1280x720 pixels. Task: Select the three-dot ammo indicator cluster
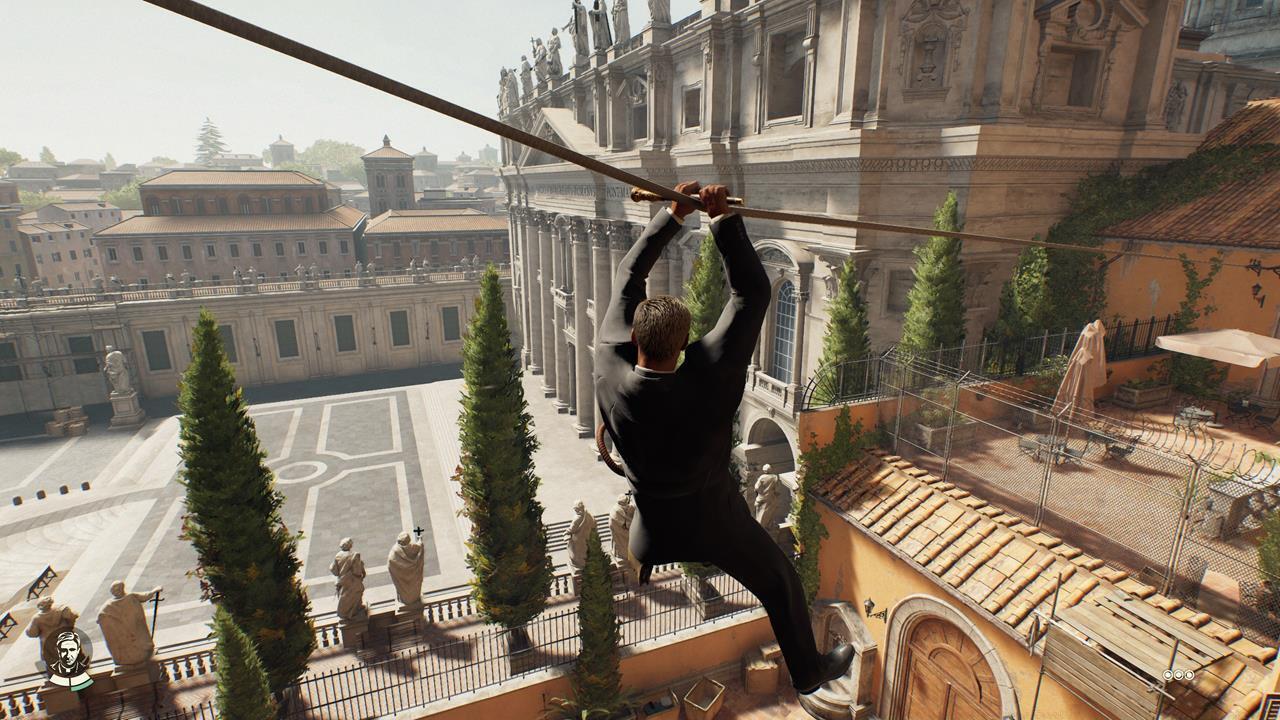coord(1178,675)
